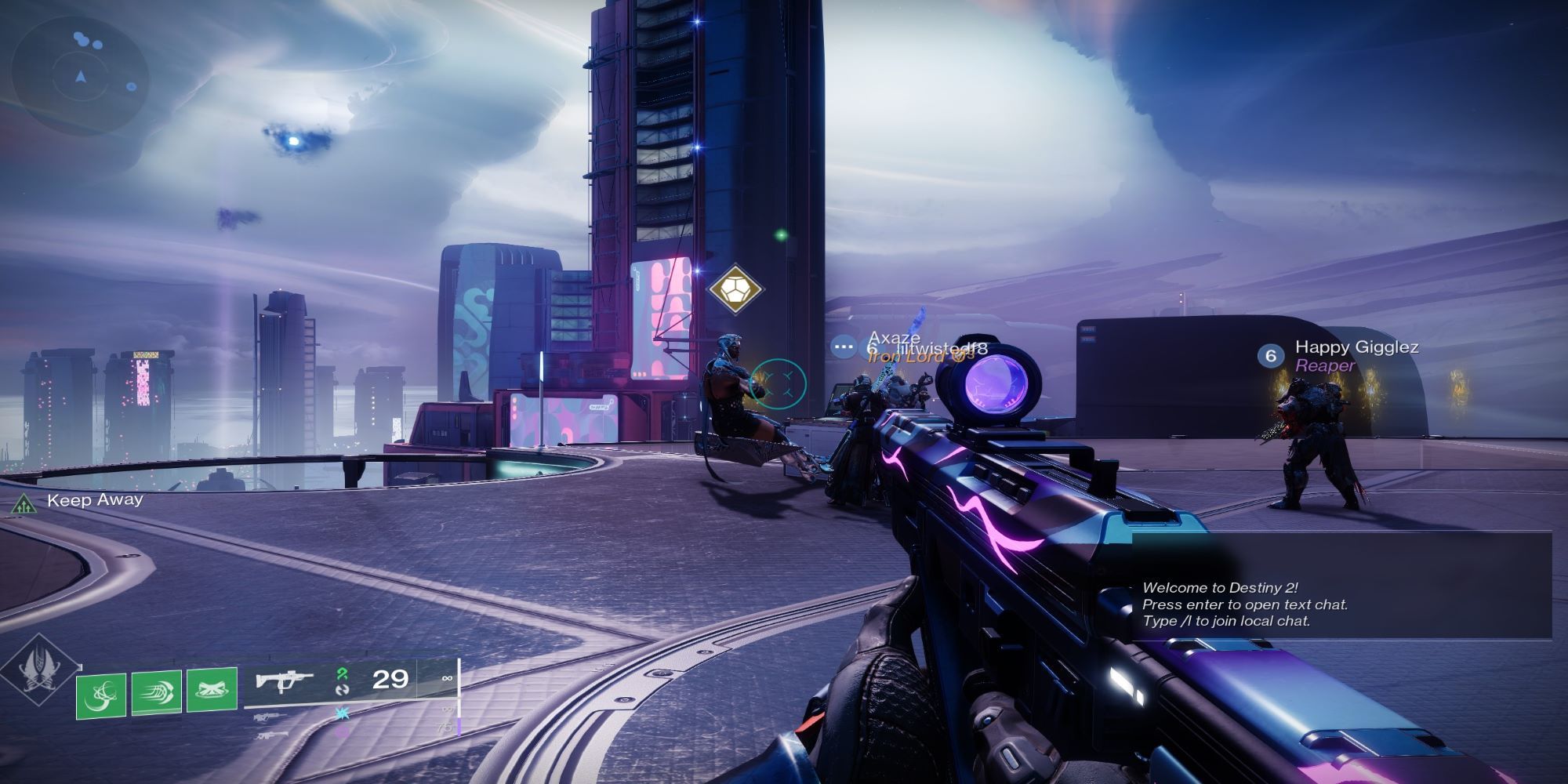Viewport: 1568px width, 784px height.
Task: Trigger the rift class ability icon
Action: pyautogui.click(x=212, y=691)
